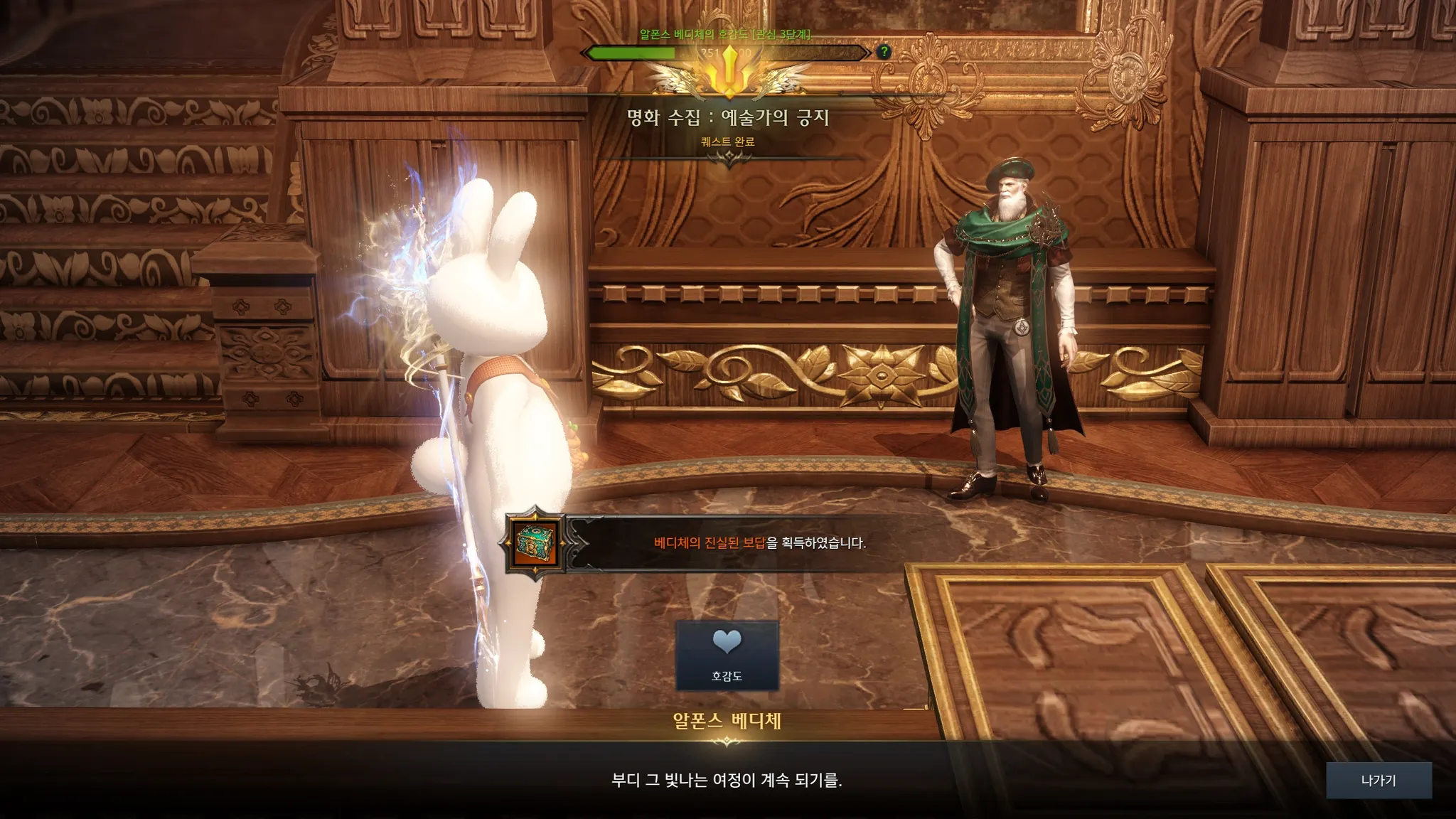Show rapport help via the question mark icon

coord(884,52)
